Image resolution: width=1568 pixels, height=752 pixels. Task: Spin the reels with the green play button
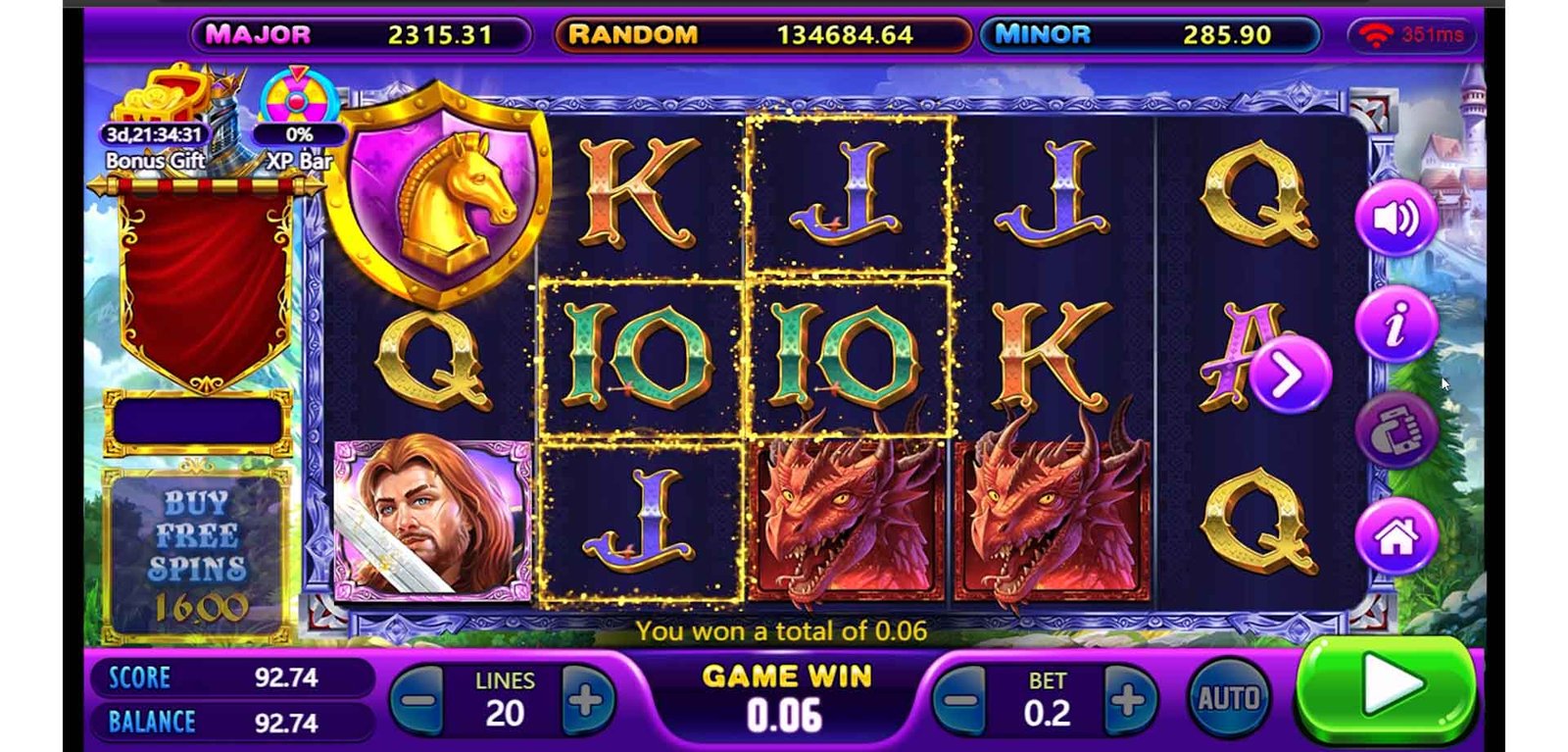click(1386, 690)
